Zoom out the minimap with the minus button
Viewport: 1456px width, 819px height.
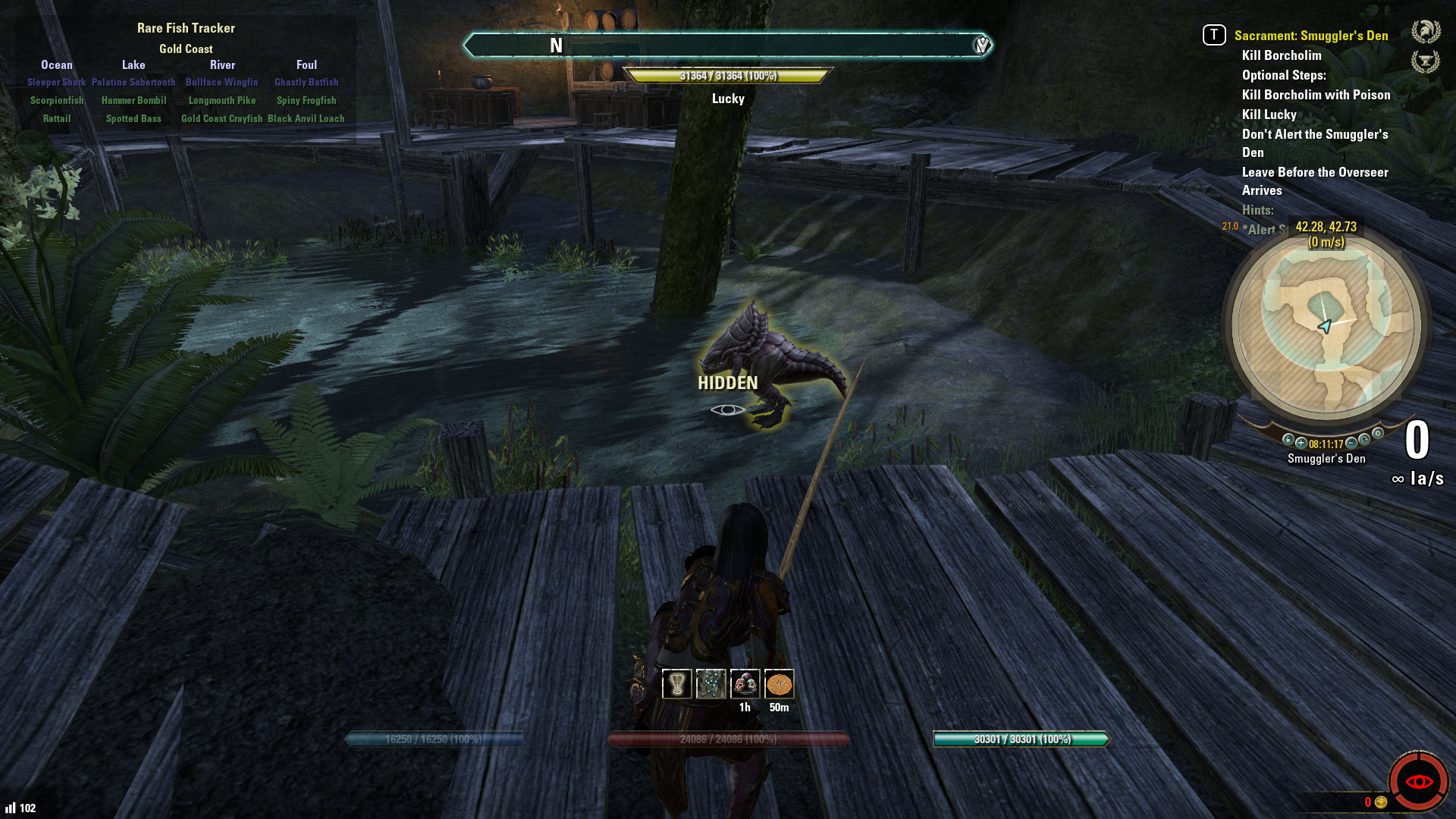(x=1351, y=443)
